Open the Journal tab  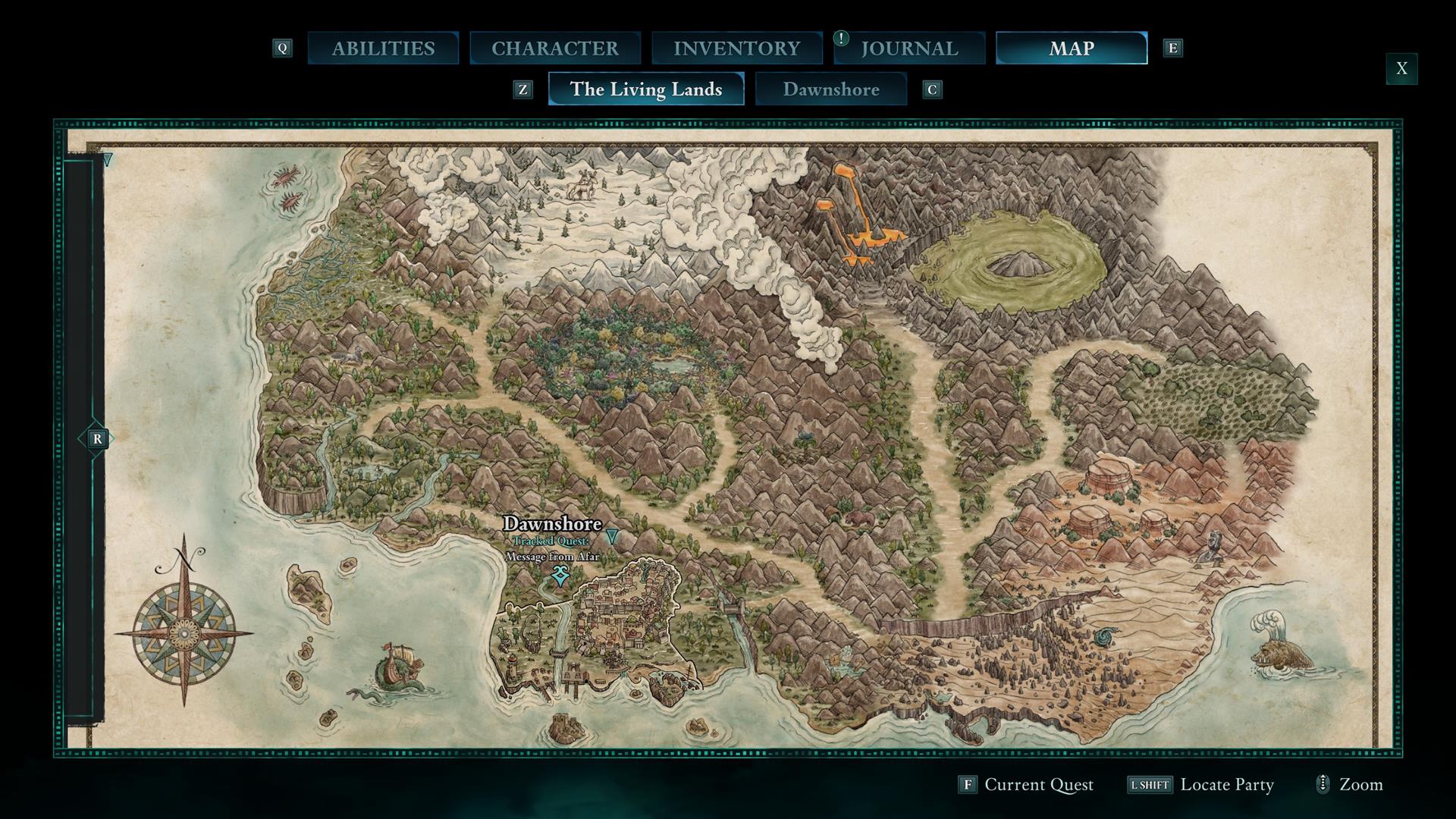(909, 49)
